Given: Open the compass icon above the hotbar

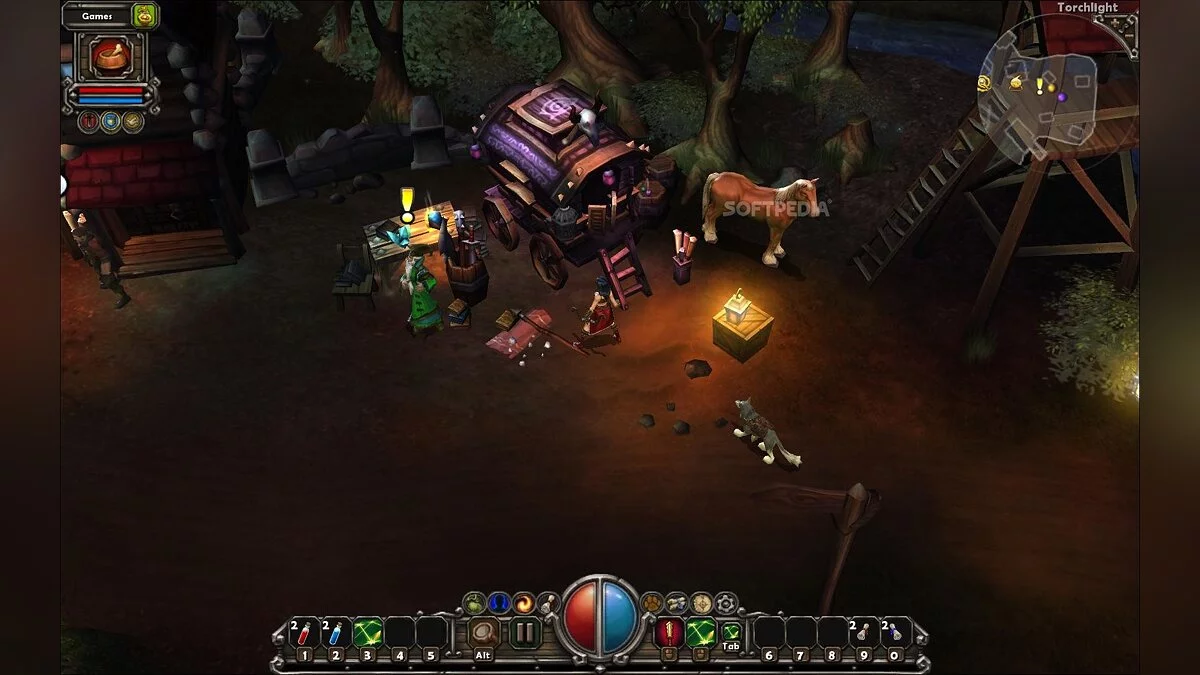Looking at the screenshot, I should (x=702, y=602).
